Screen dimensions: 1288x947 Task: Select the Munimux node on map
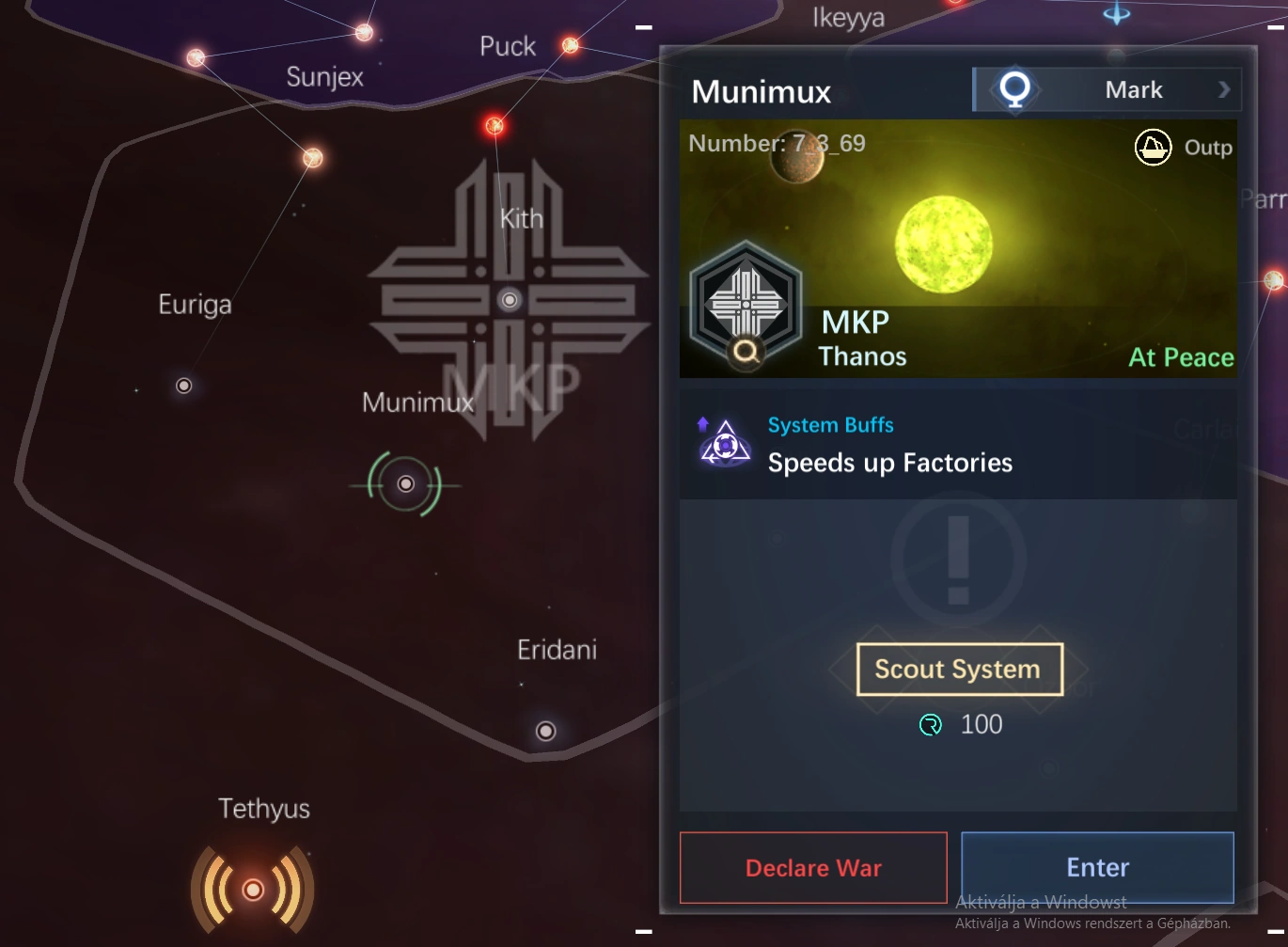[405, 484]
